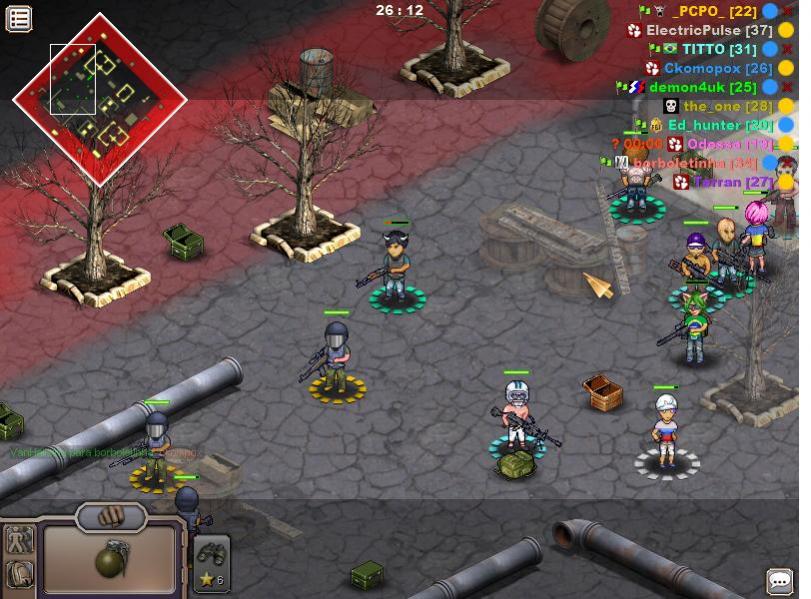The height and width of the screenshot is (599, 811).
Task: Switch to the fist melee attack
Action: (112, 516)
